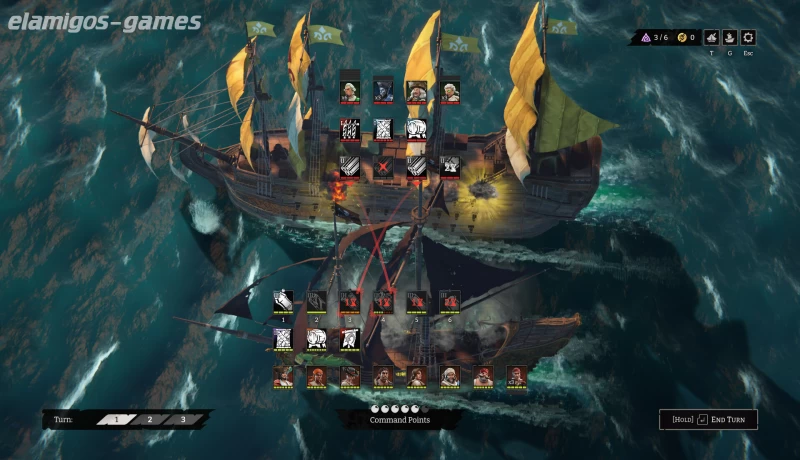Target the enemy net module icon

383,129
